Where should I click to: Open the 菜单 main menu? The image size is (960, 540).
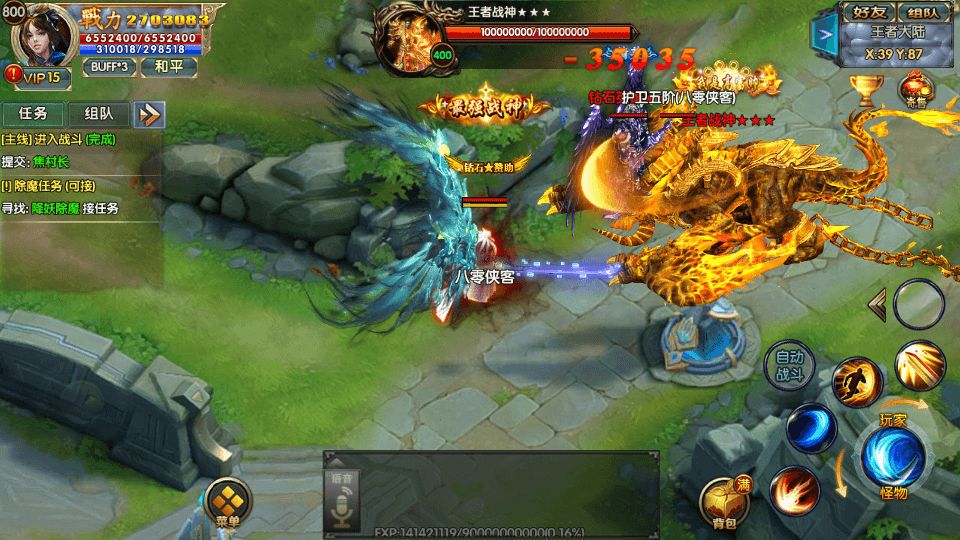click(228, 500)
